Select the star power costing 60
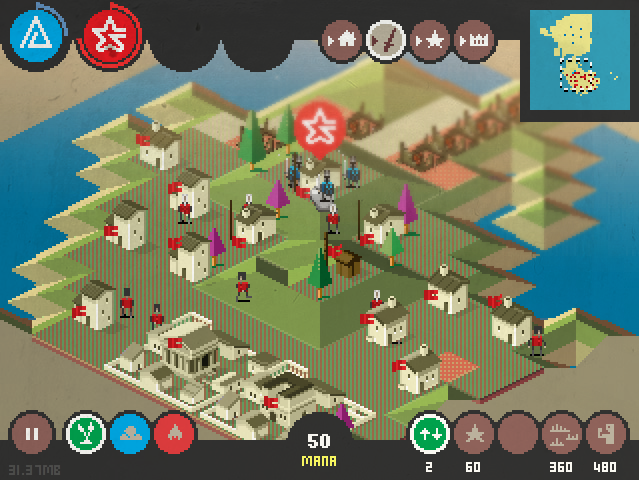This screenshot has height=480, width=639. pyautogui.click(x=474, y=435)
